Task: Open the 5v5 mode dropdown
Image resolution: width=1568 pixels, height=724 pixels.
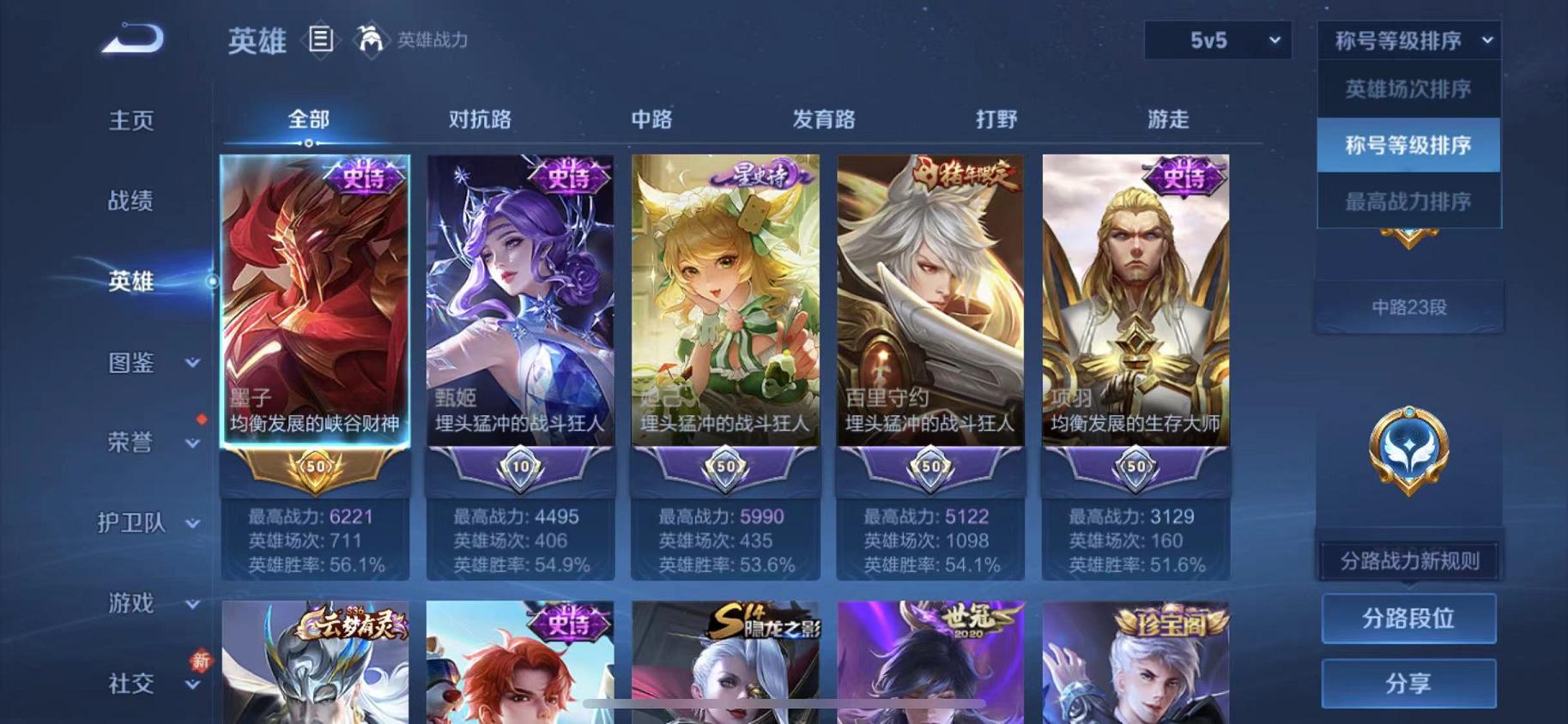Action: pos(1216,39)
